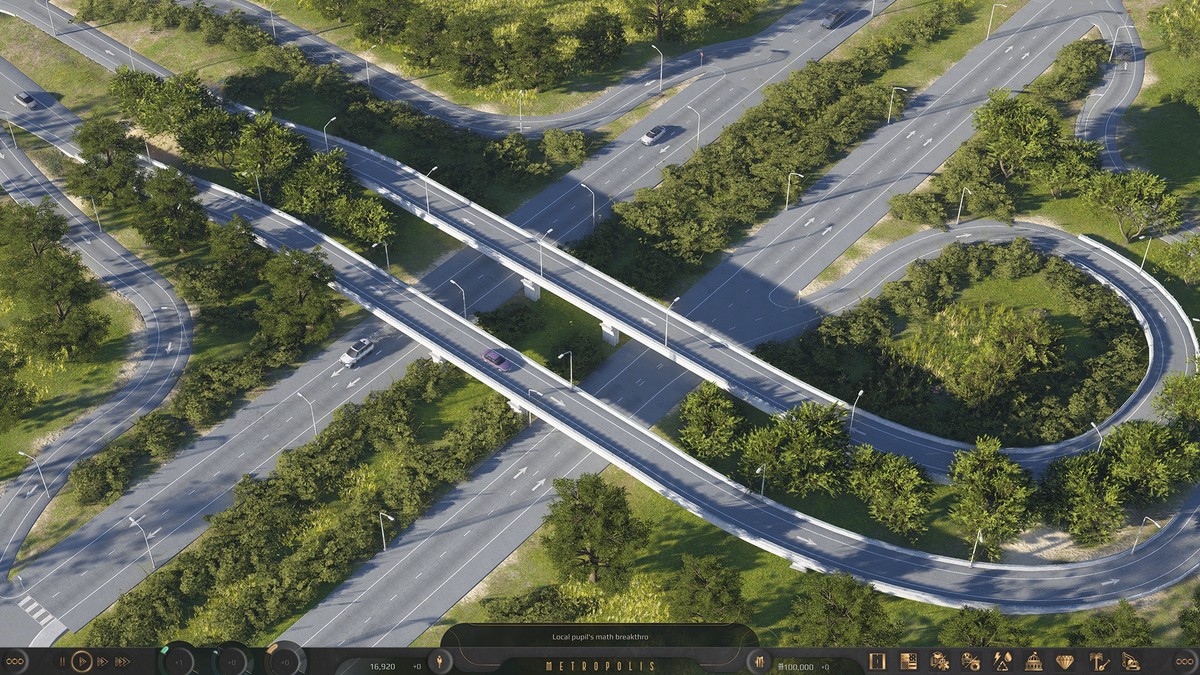Read the Local pupil's math news ticker
The width and height of the screenshot is (1200, 675).
tap(598, 637)
